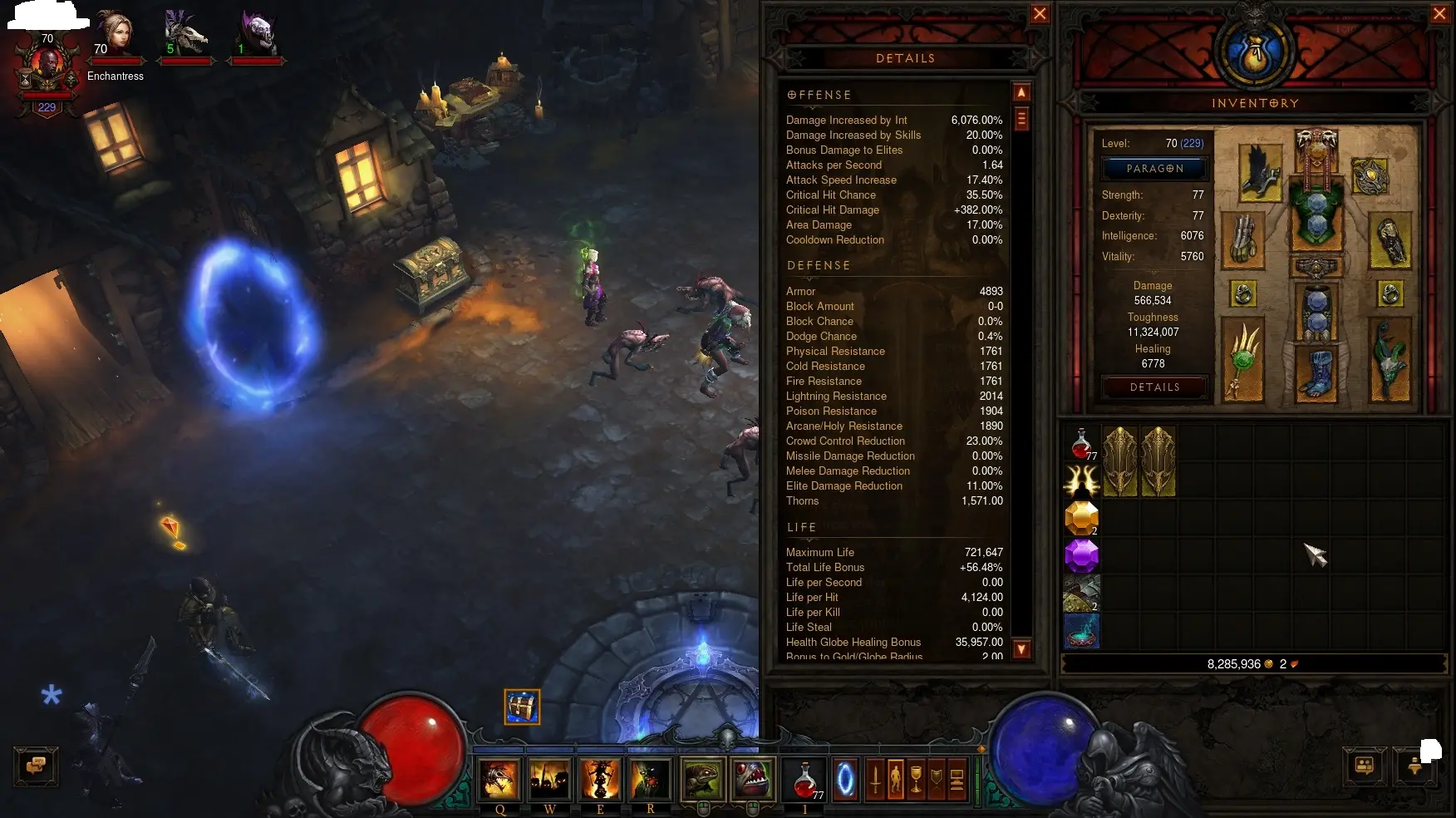Pick the orange topaz gem in the inventory

pos(1081,518)
